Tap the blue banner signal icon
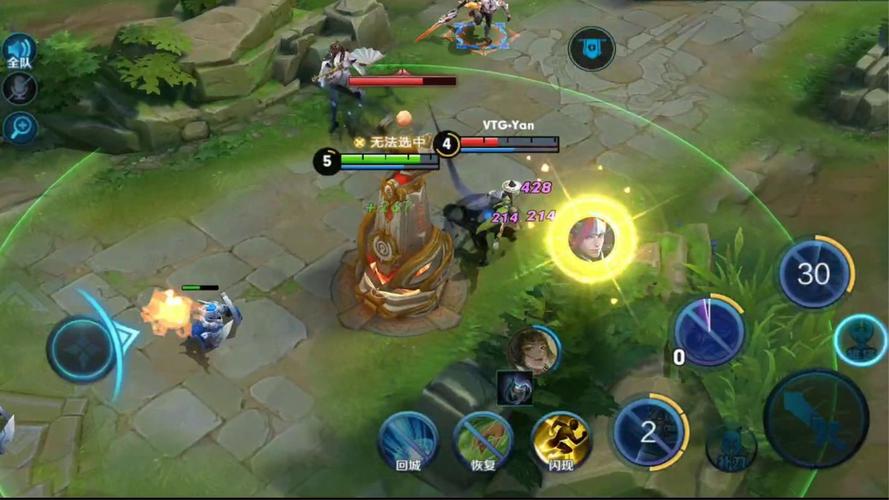889x500 pixels. pyautogui.click(x=592, y=48)
